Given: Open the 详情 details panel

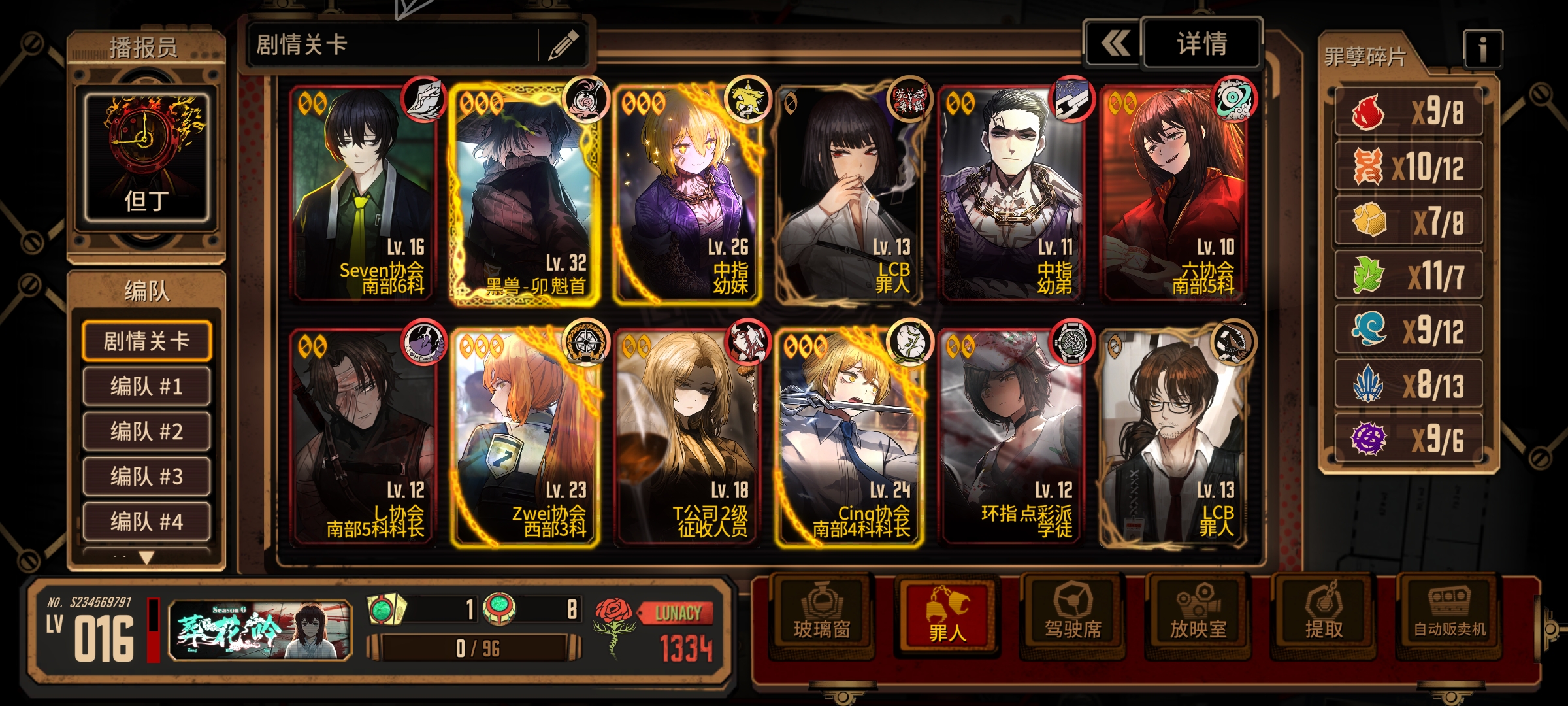Looking at the screenshot, I should (x=1201, y=44).
